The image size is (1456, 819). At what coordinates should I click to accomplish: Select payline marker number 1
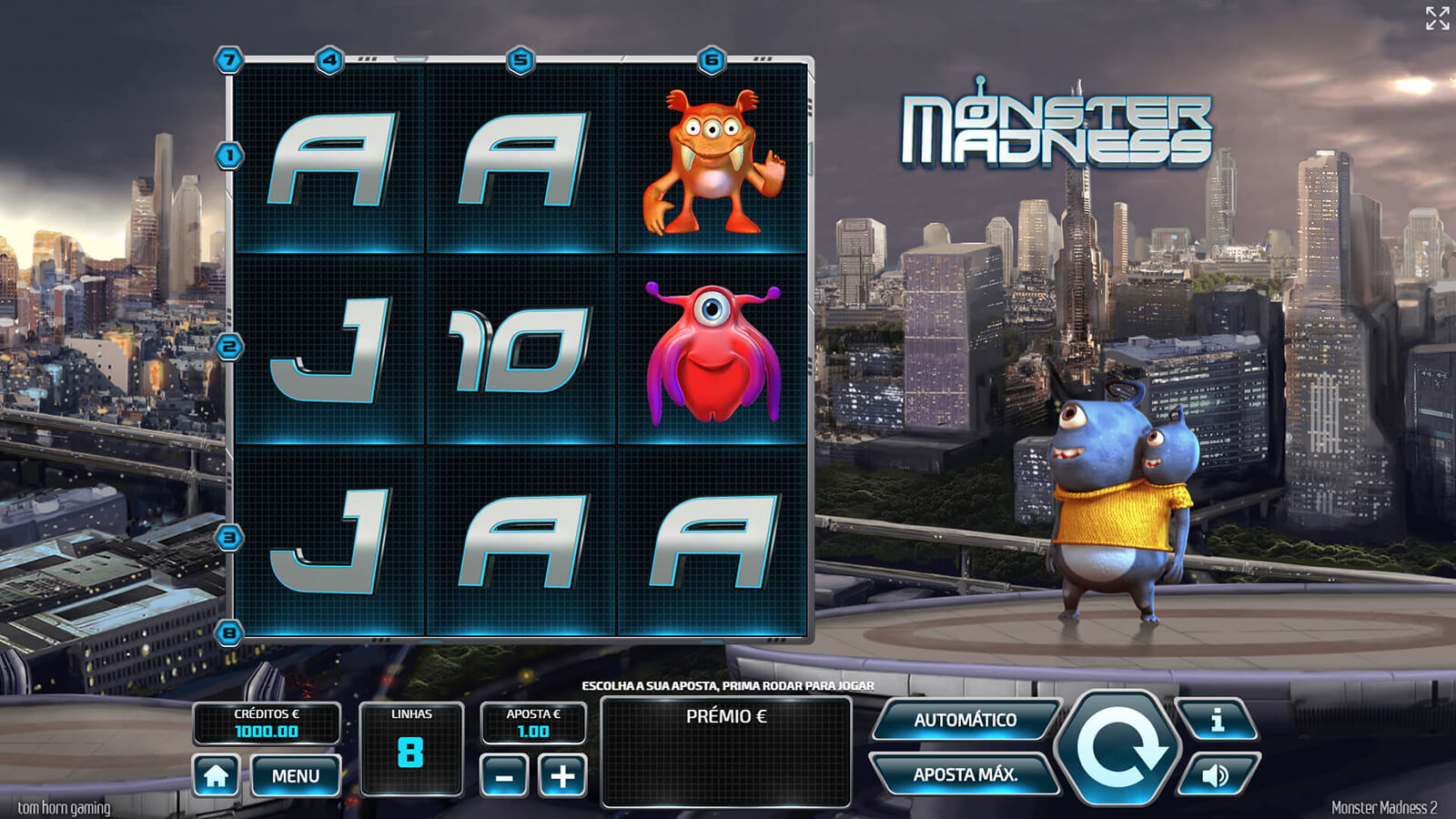[229, 156]
